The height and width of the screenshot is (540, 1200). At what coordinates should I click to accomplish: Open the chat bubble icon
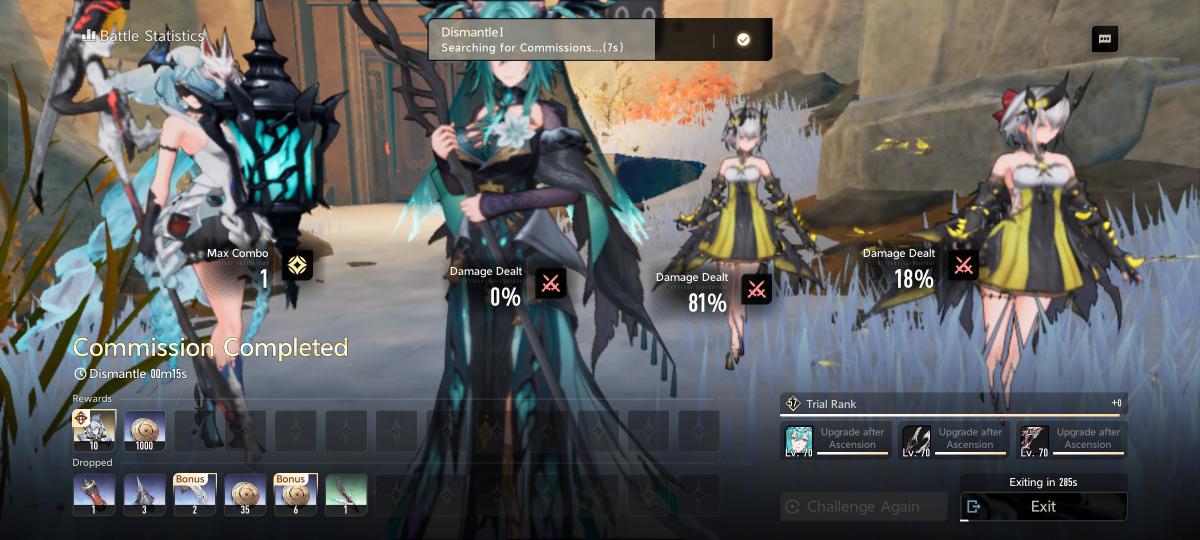tap(1105, 39)
